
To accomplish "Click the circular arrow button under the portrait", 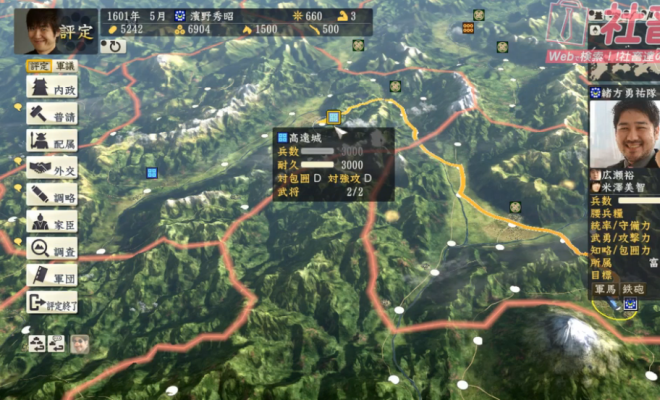I will [115, 46].
